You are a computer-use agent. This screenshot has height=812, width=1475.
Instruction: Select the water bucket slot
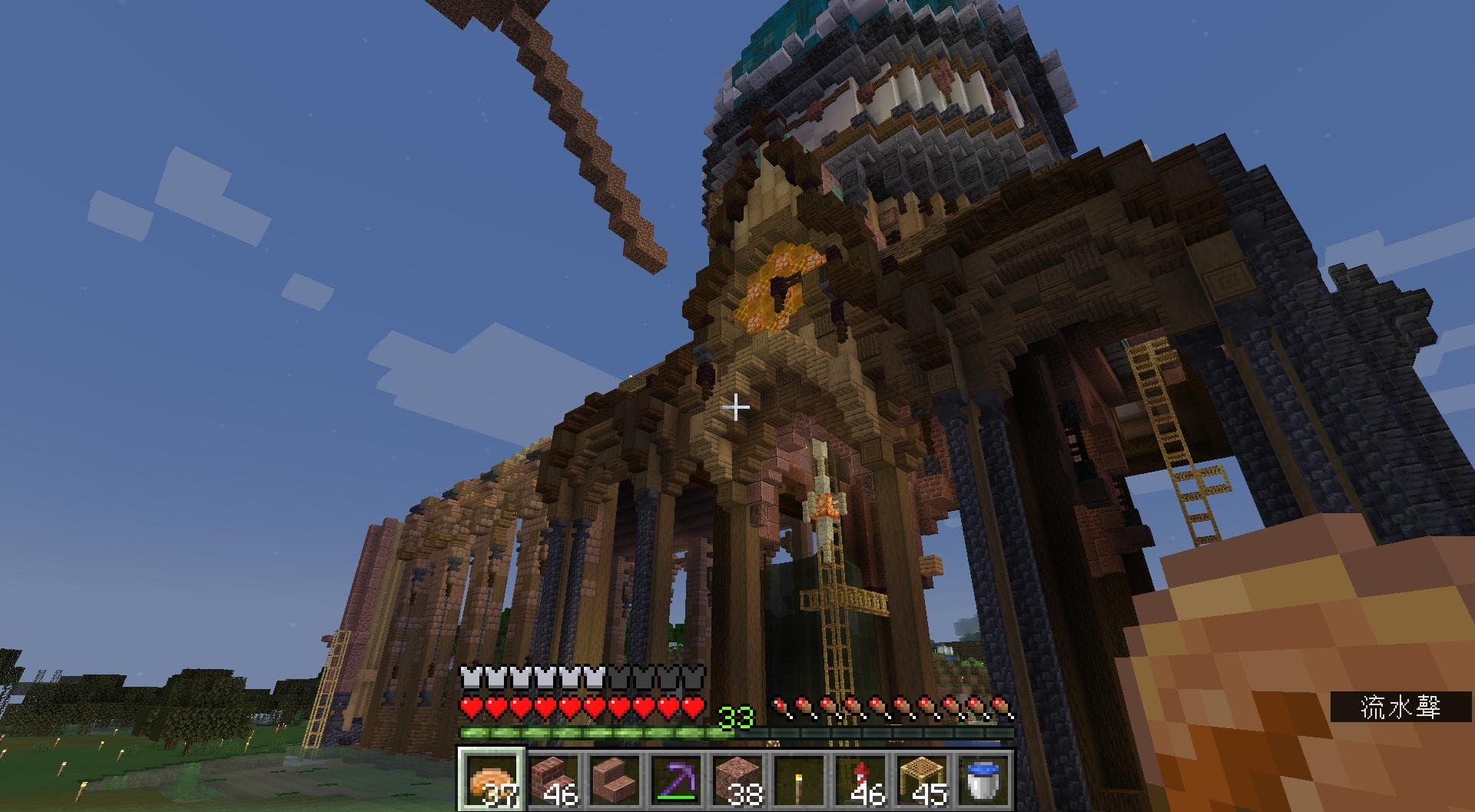pyautogui.click(x=983, y=779)
